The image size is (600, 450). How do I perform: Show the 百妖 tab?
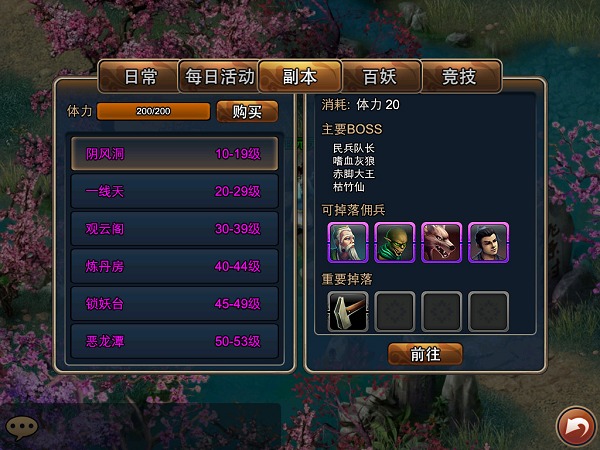(x=379, y=77)
